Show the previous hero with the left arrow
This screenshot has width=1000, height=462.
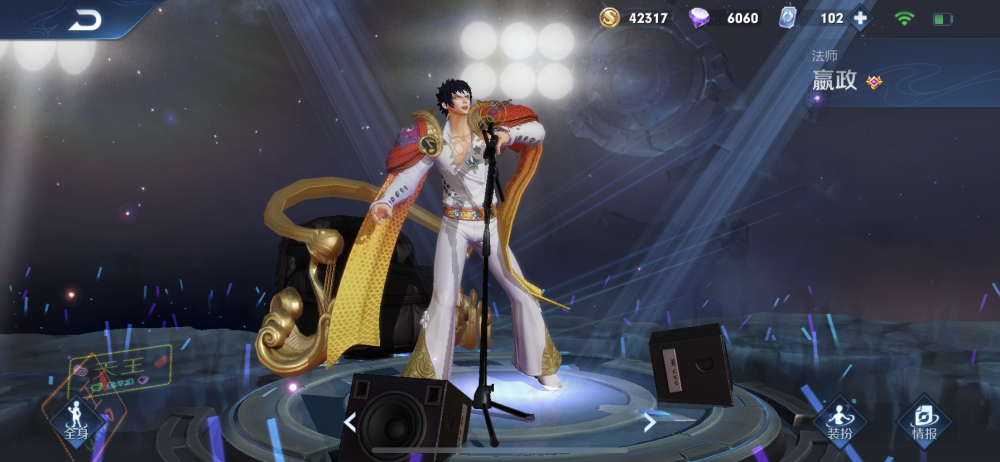click(x=349, y=422)
